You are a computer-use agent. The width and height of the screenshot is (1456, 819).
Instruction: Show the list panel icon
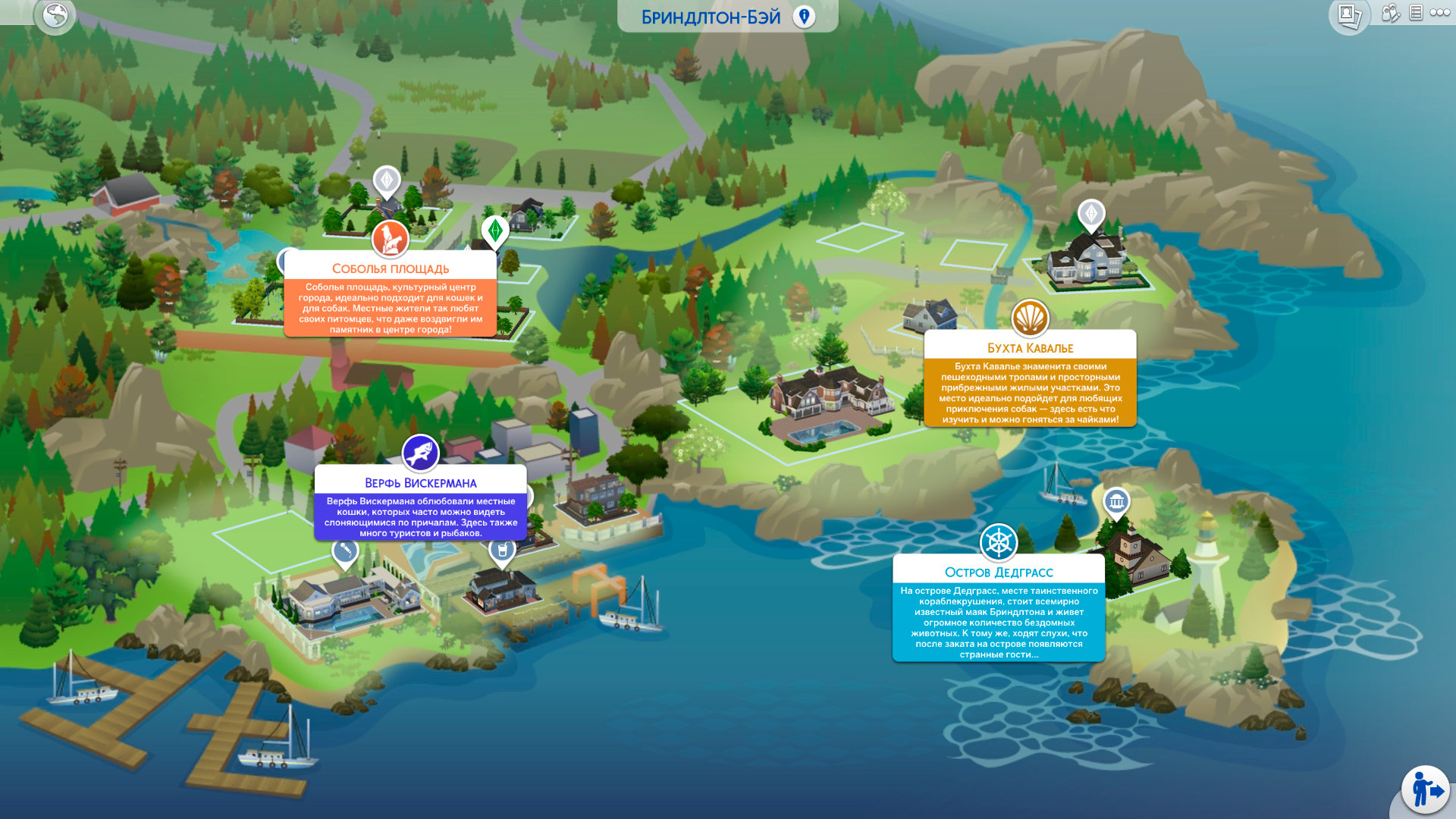coord(1416,13)
